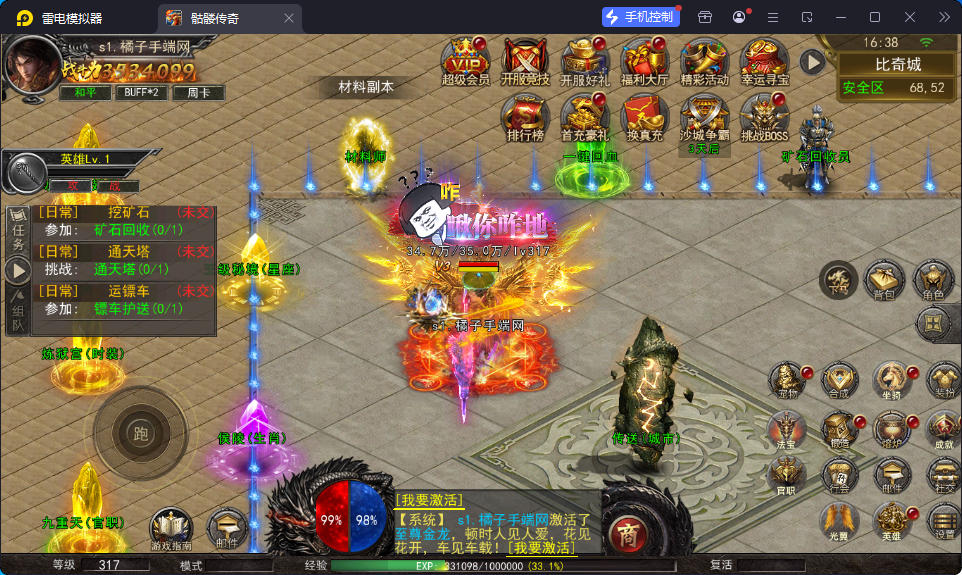Open the 福利大厅 welfare hall
The height and width of the screenshot is (575, 962).
point(644,62)
